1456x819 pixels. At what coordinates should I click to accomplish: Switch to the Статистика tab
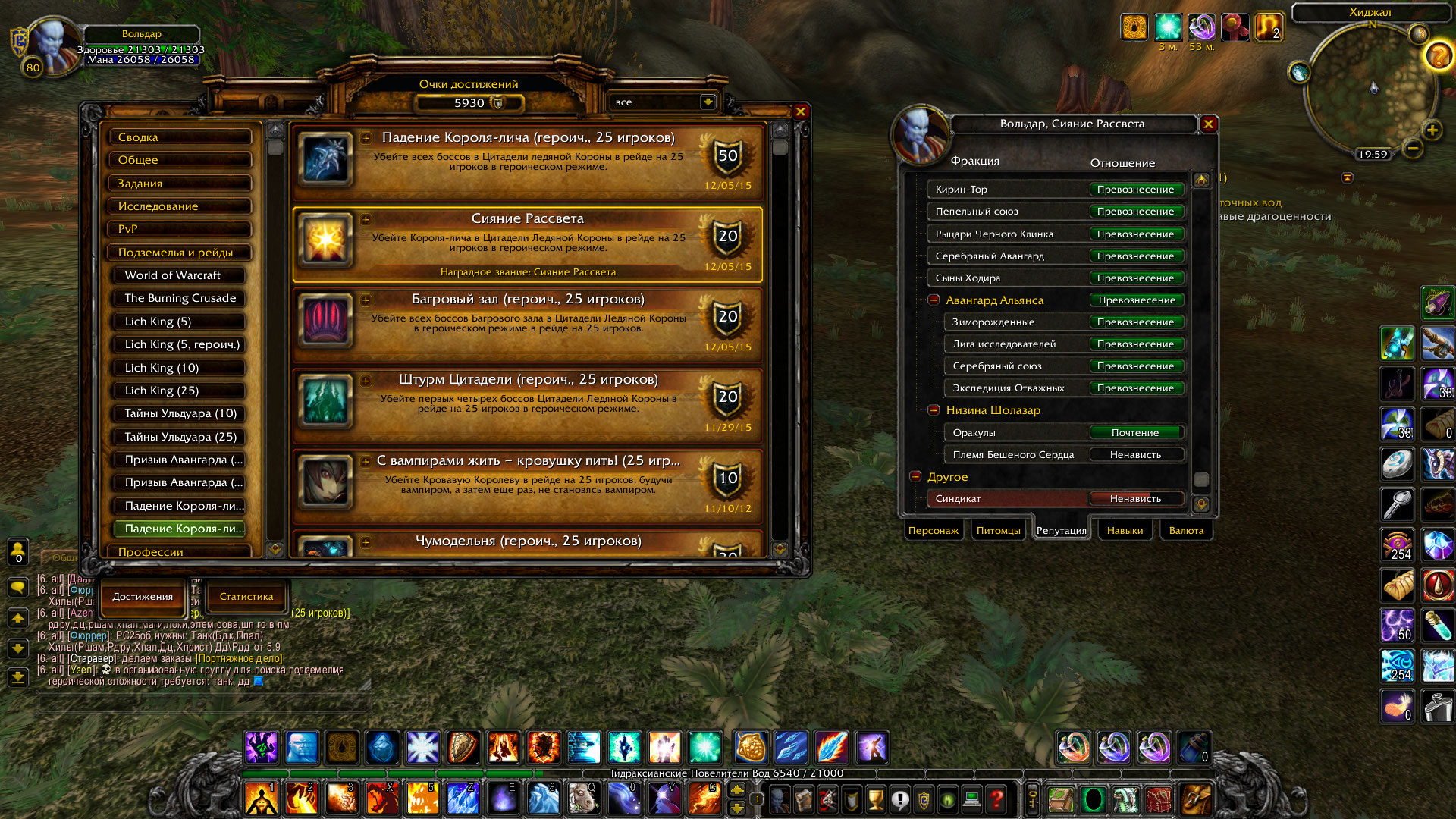point(246,597)
